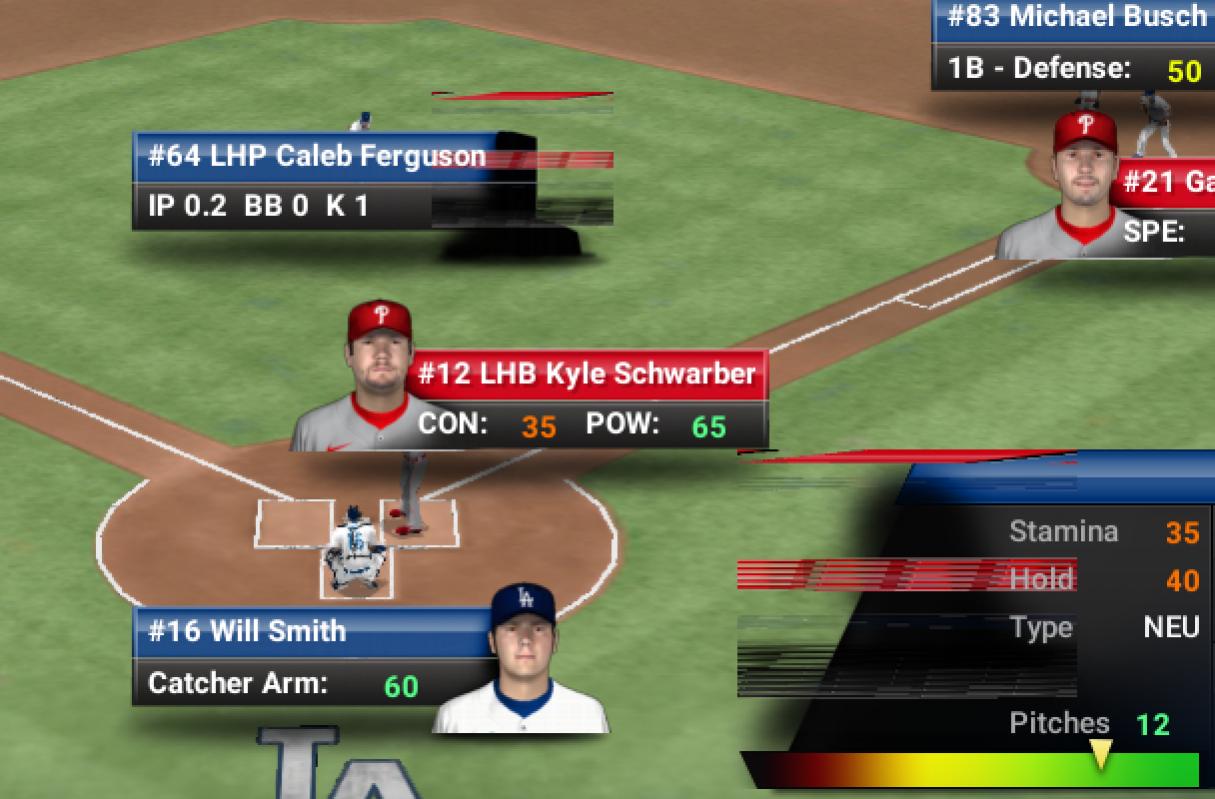Select the Kyle Schwarber batter name banner

point(586,375)
